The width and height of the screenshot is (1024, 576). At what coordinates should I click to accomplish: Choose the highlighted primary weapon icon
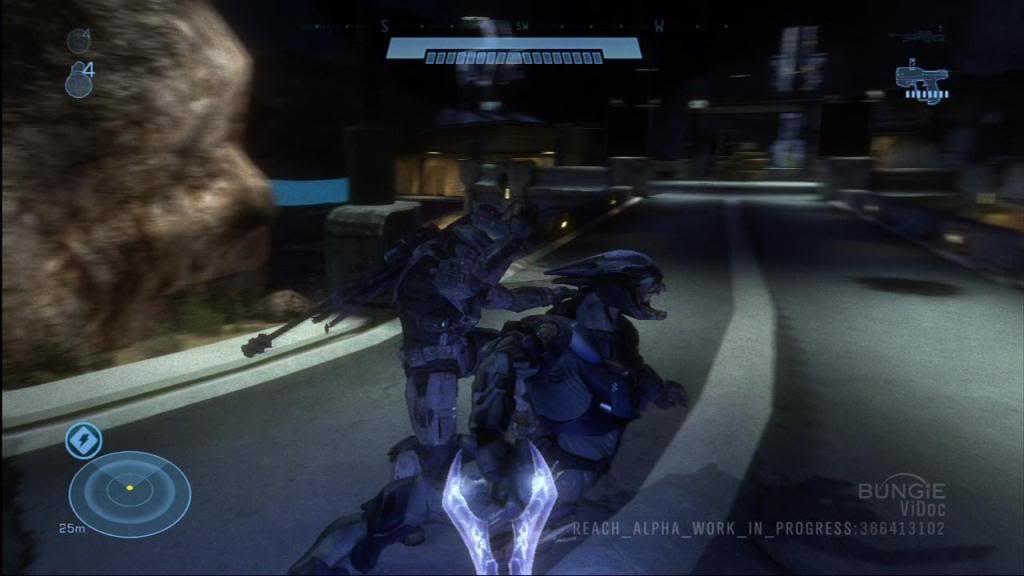(921, 82)
